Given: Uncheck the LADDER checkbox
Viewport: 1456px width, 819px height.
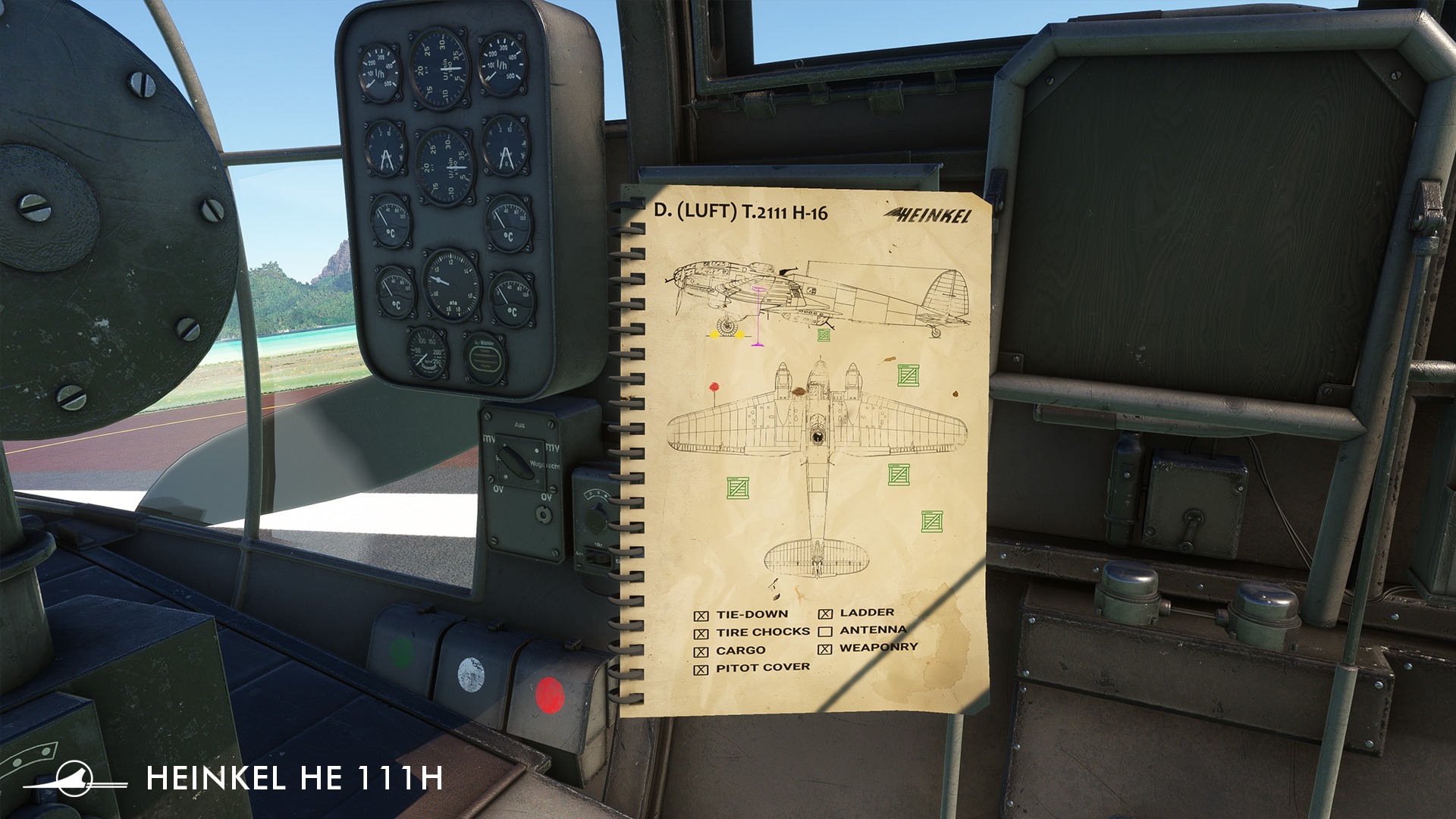Looking at the screenshot, I should pos(825,614).
